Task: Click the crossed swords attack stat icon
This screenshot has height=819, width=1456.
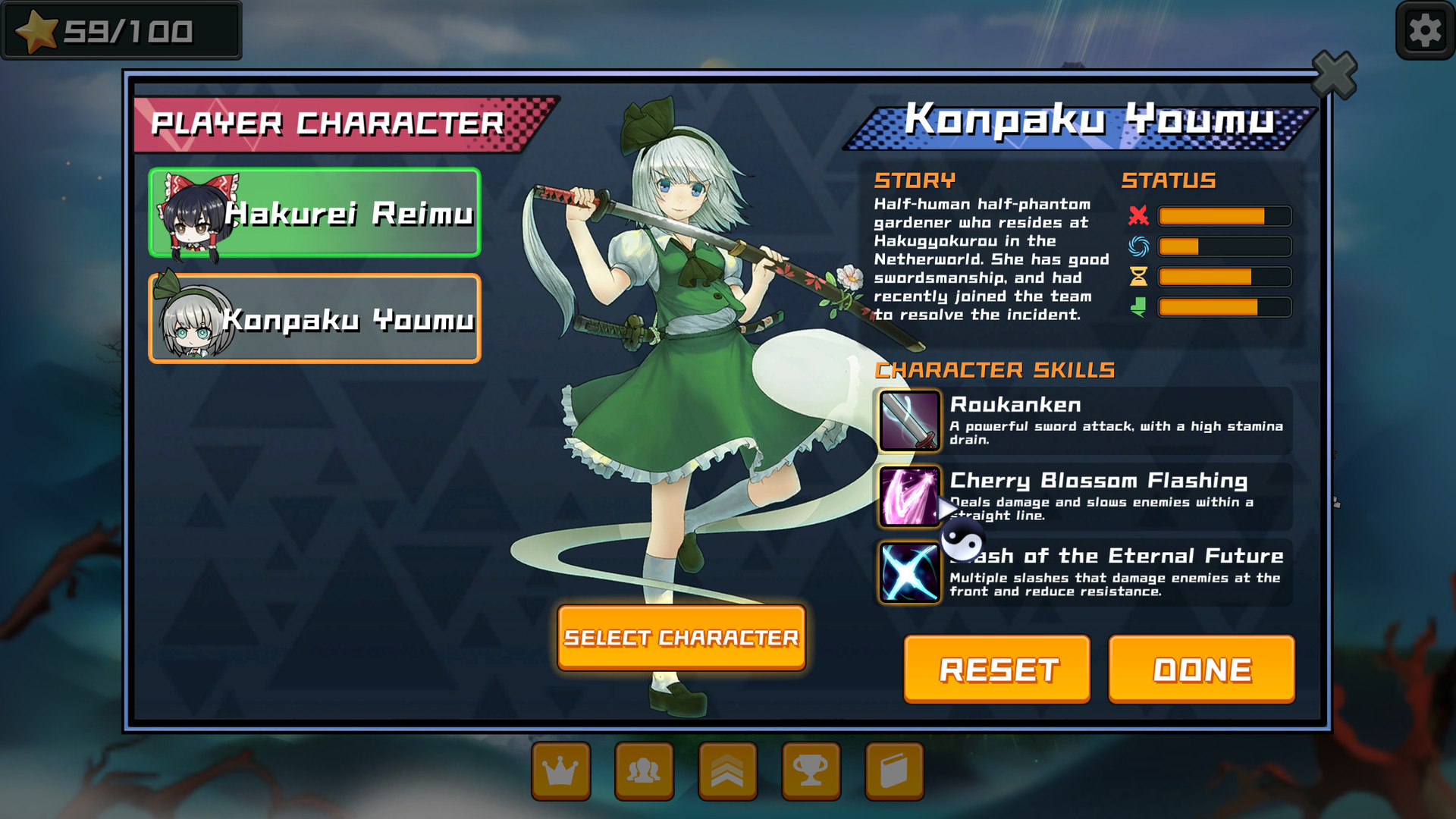Action: (x=1141, y=216)
